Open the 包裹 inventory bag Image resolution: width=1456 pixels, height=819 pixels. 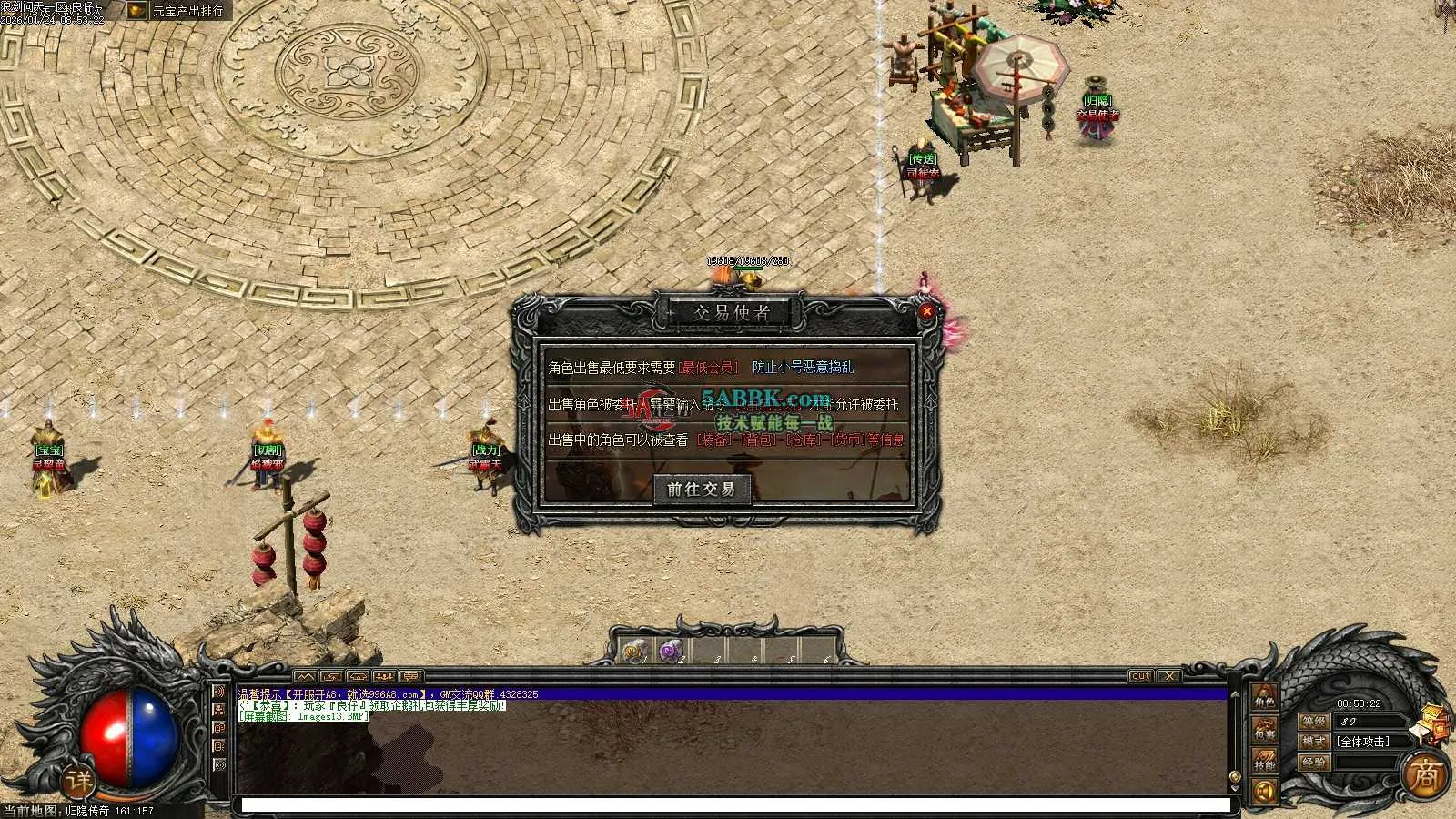(x=1265, y=729)
